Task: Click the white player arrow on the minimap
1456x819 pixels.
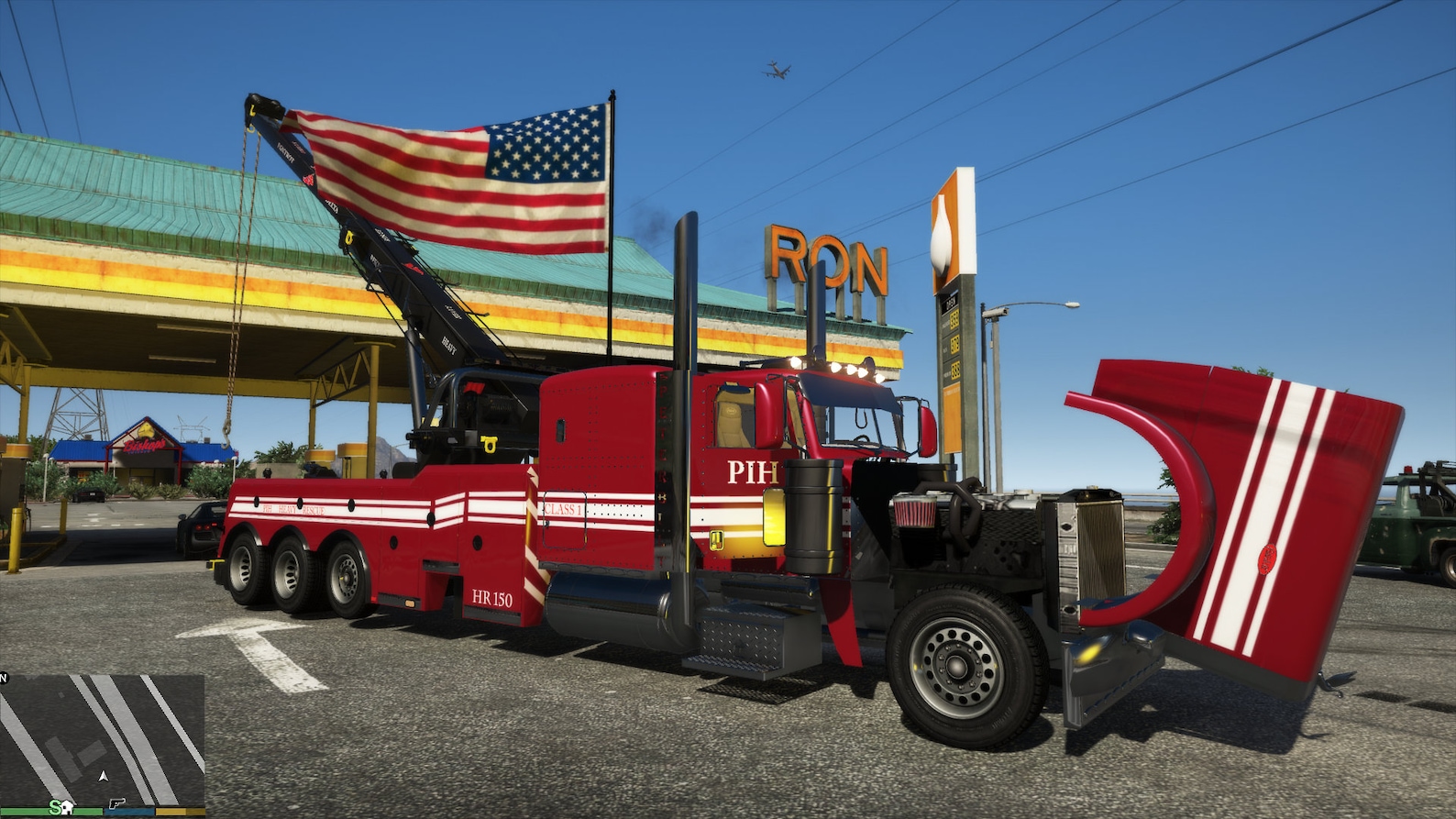Action: click(102, 778)
